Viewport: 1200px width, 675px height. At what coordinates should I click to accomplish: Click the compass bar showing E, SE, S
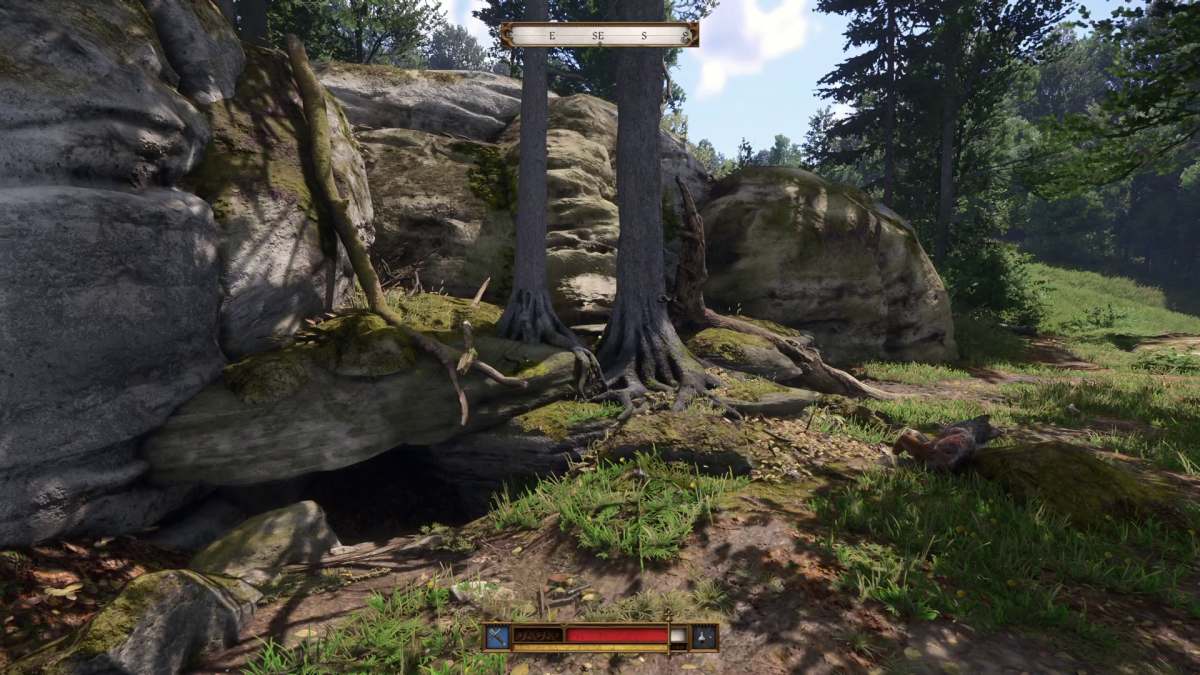[599, 35]
